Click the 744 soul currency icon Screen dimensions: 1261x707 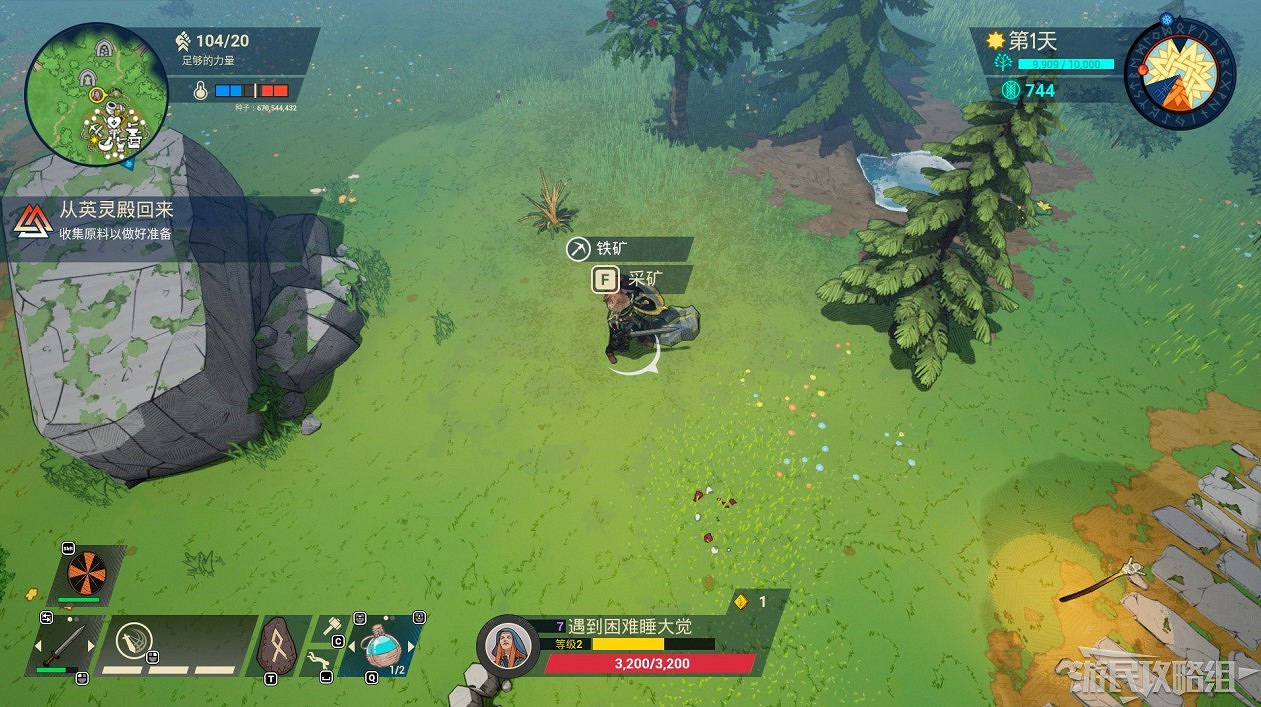tap(1010, 90)
